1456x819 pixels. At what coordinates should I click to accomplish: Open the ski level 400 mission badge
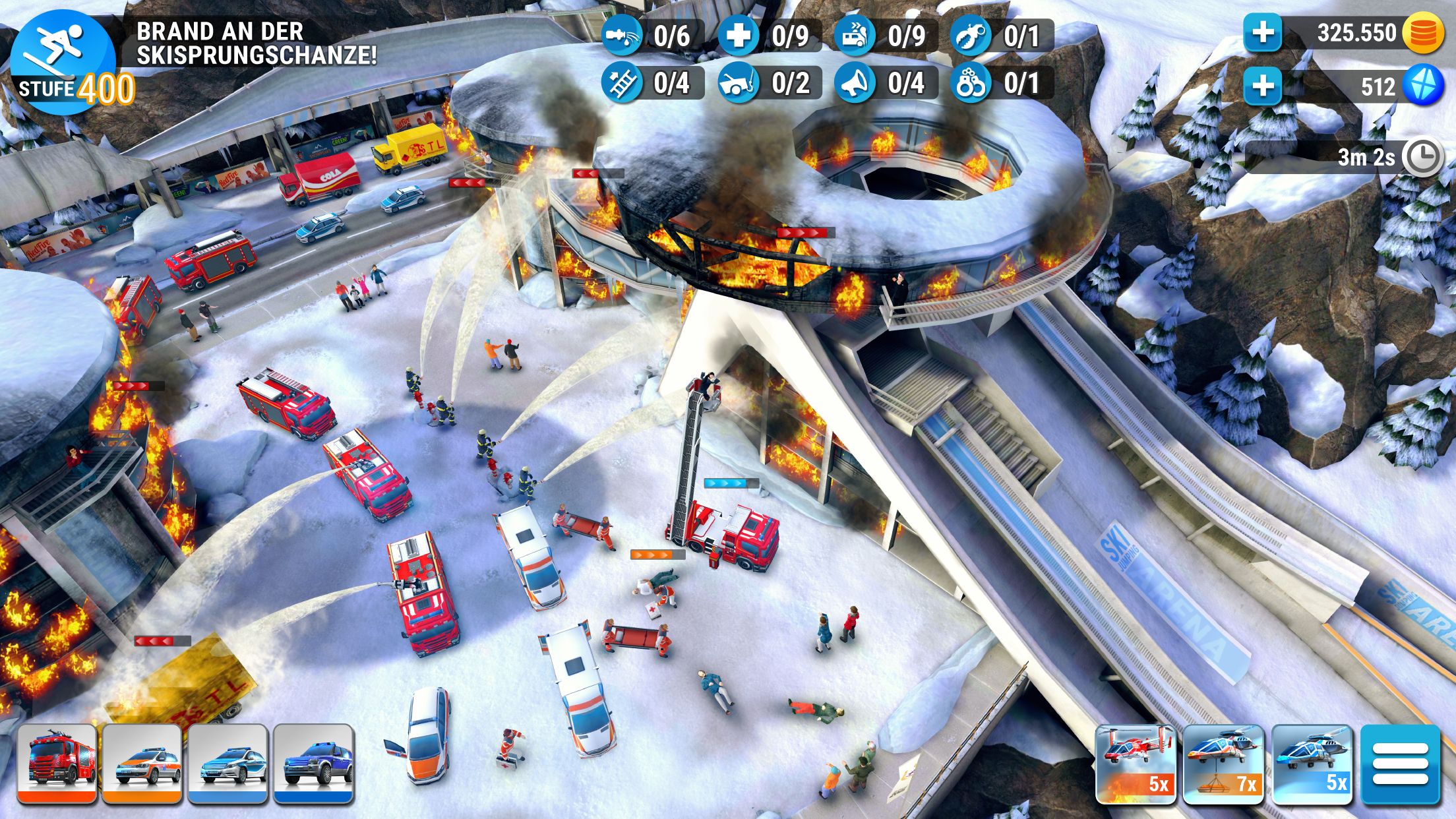pyautogui.click(x=64, y=62)
